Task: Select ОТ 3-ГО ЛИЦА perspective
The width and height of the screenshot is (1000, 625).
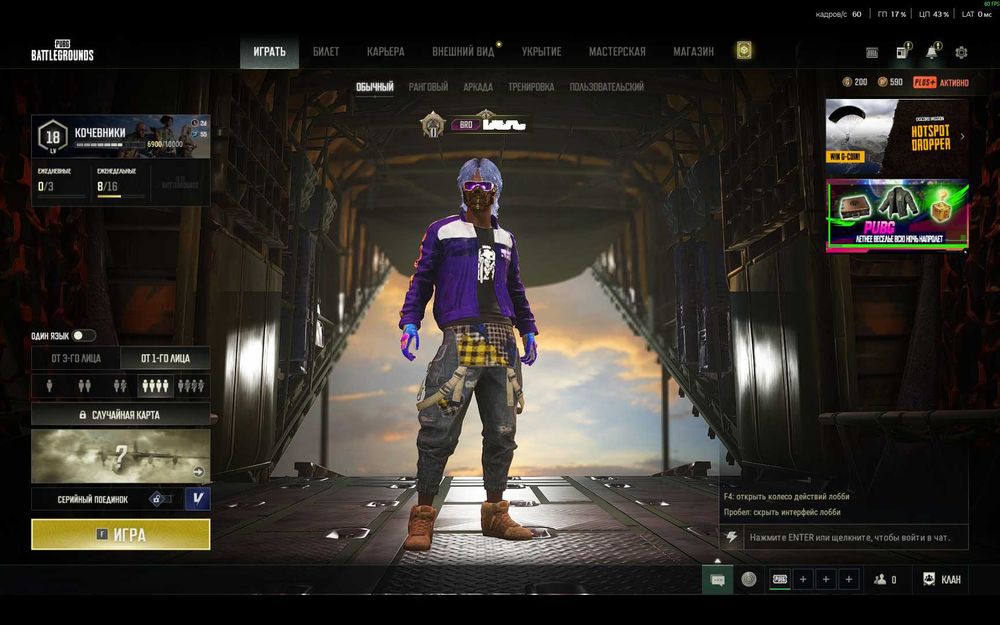Action: click(76, 358)
